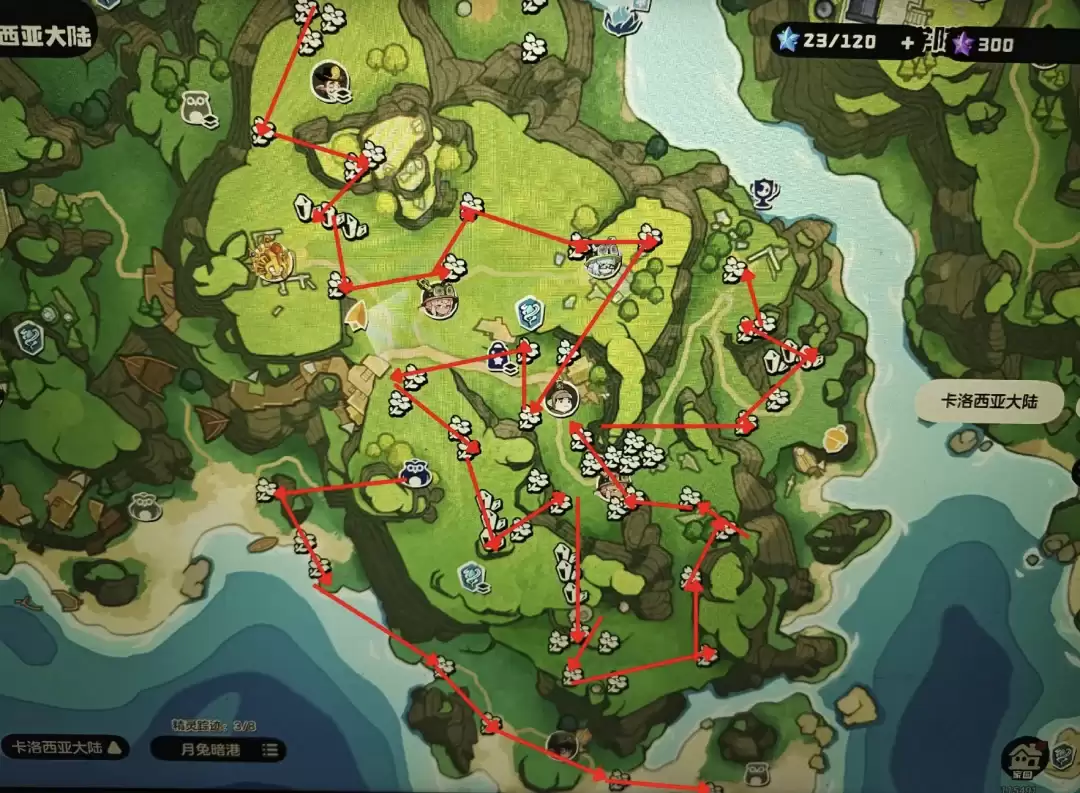Open the 月兔暗港 area list
Image resolution: width=1080 pixels, height=793 pixels.
pos(217,748)
